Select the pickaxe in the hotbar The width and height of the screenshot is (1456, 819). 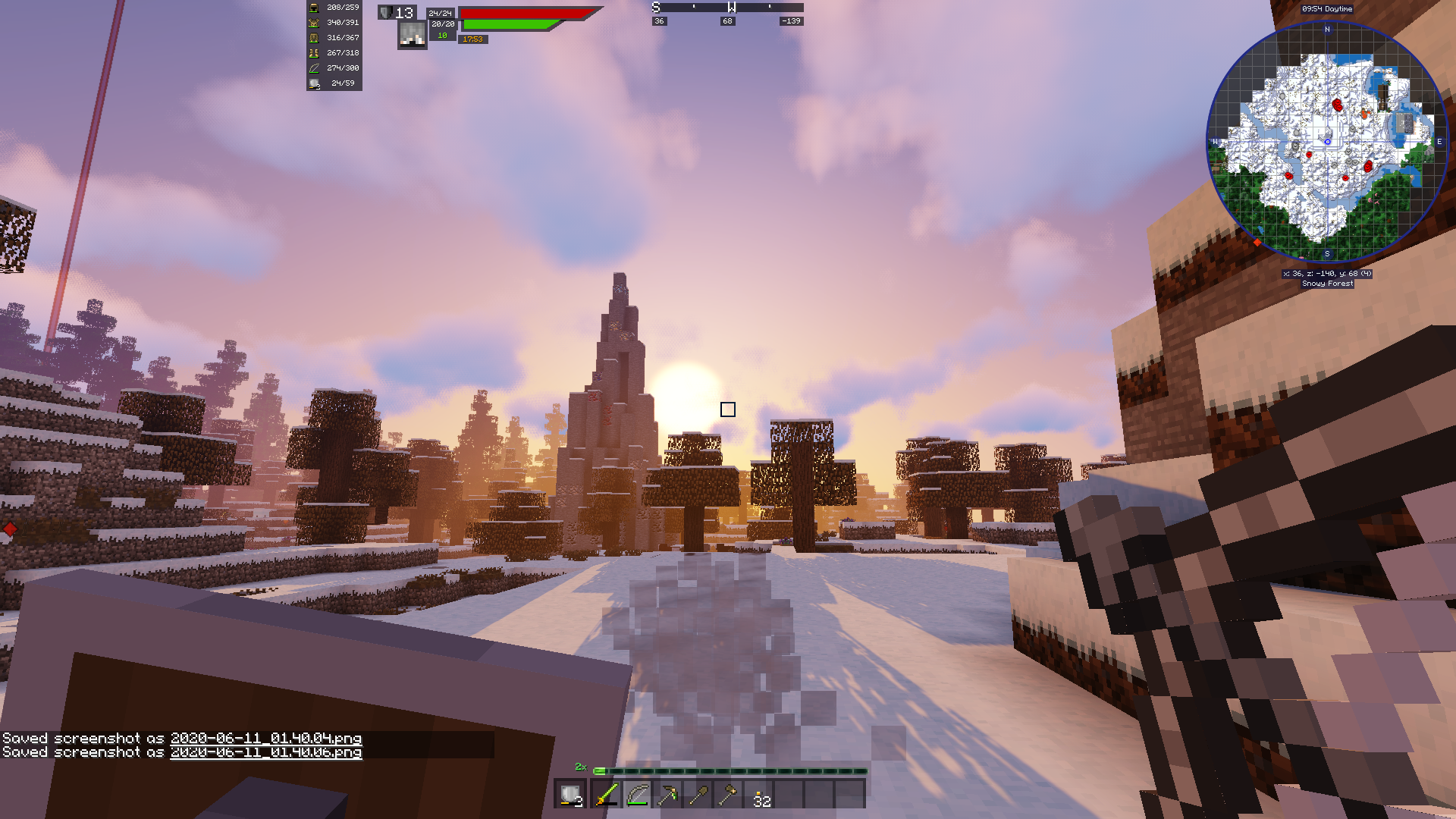coord(666,796)
